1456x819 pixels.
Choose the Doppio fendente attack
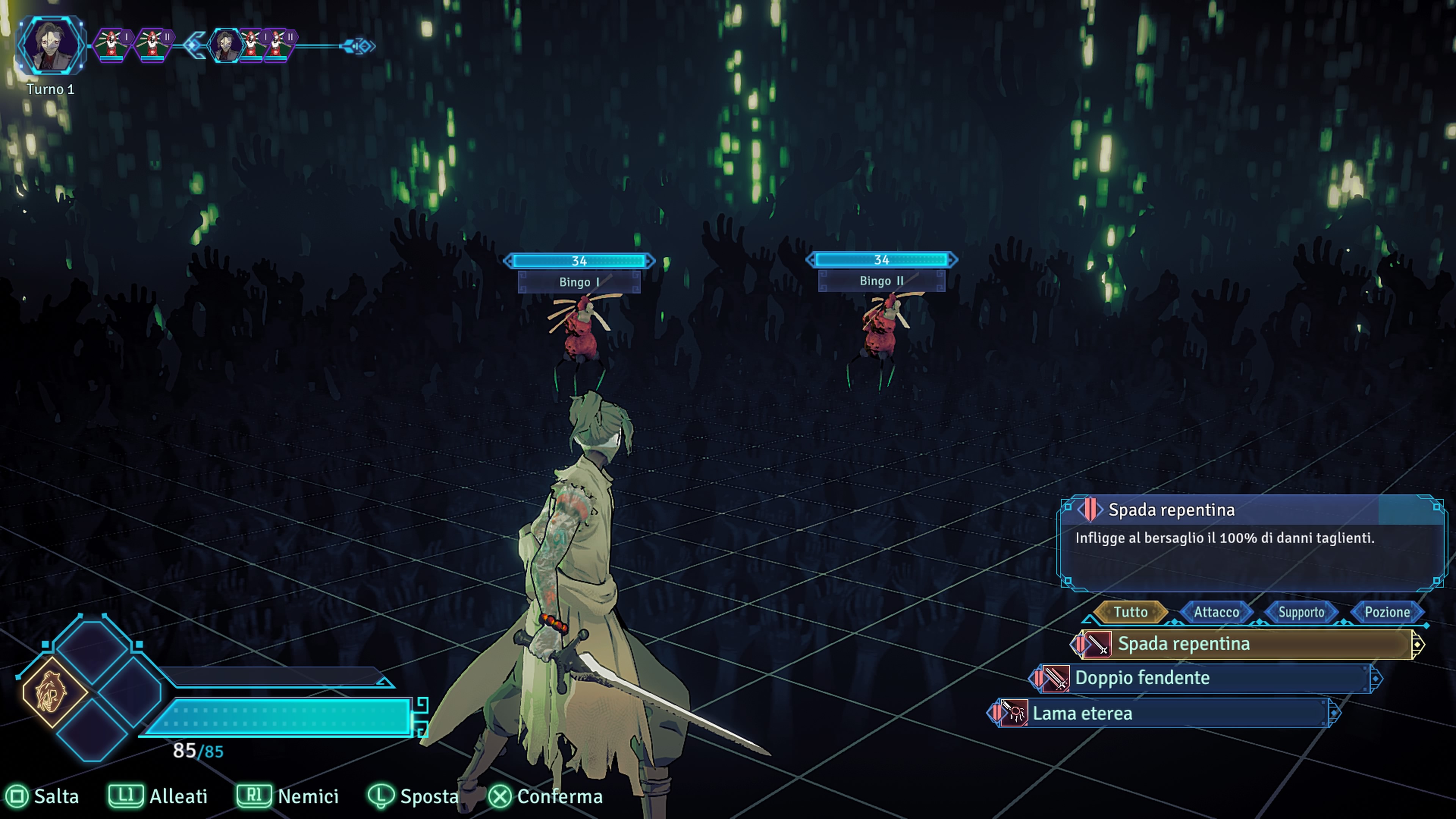(x=1204, y=678)
